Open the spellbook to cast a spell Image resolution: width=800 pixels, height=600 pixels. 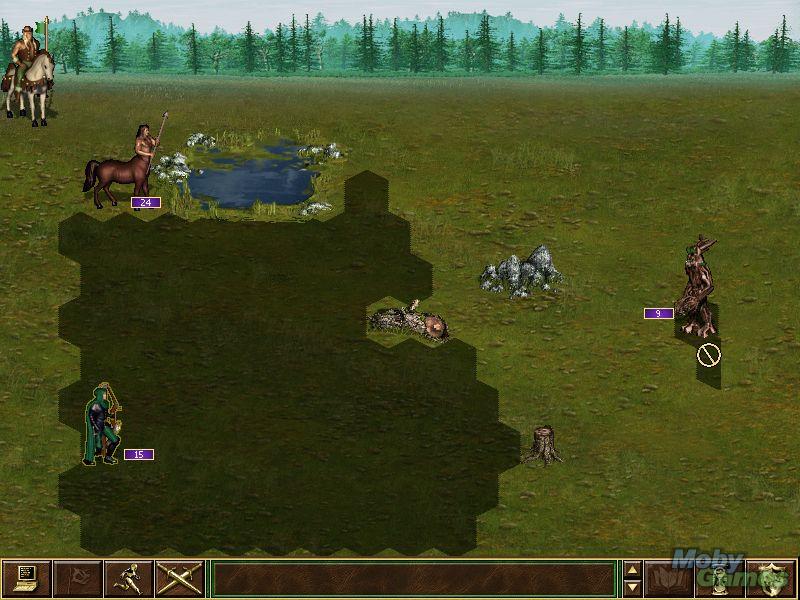(670, 579)
